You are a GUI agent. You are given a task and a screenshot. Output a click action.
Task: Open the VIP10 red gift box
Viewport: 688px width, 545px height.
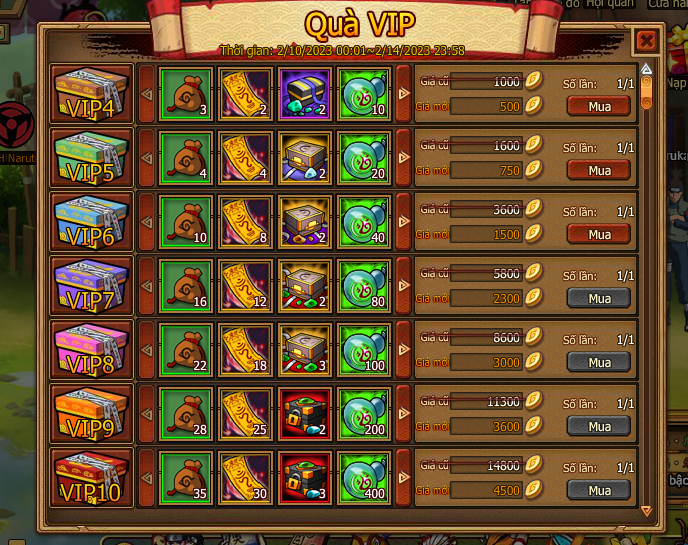click(92, 478)
